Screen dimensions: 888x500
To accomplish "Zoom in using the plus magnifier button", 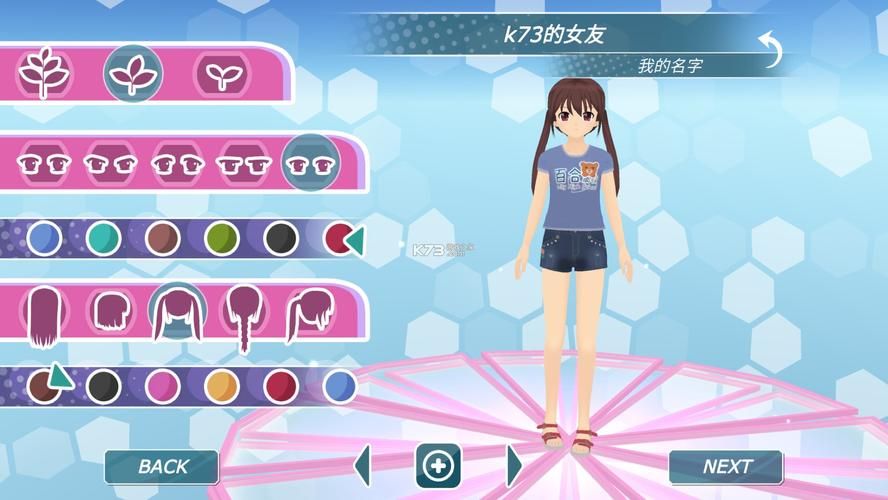I will pyautogui.click(x=438, y=465).
